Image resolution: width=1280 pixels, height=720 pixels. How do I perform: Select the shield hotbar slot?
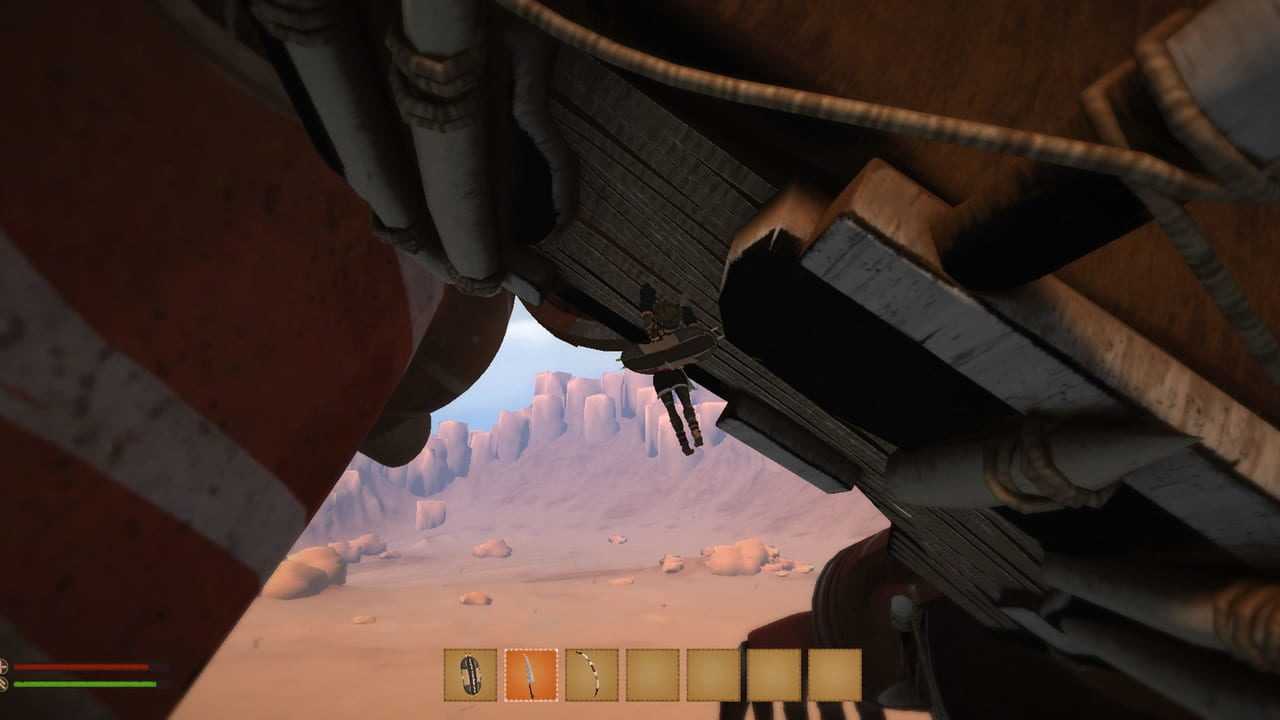point(470,675)
